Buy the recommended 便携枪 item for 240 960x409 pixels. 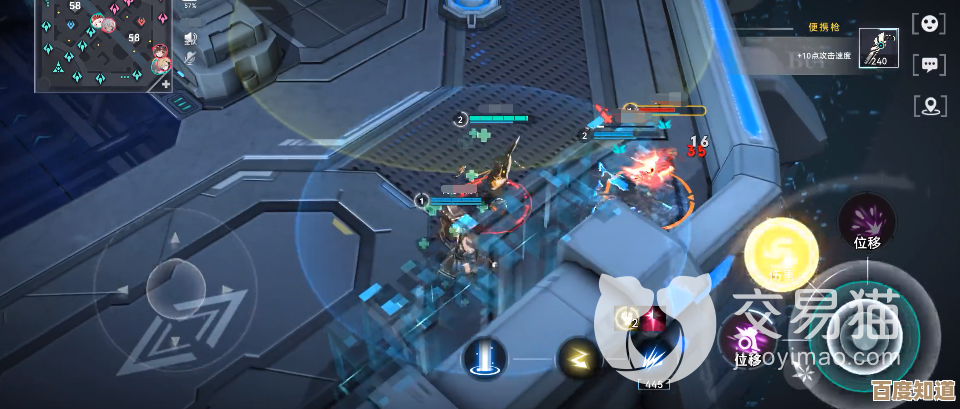[x=878, y=48]
